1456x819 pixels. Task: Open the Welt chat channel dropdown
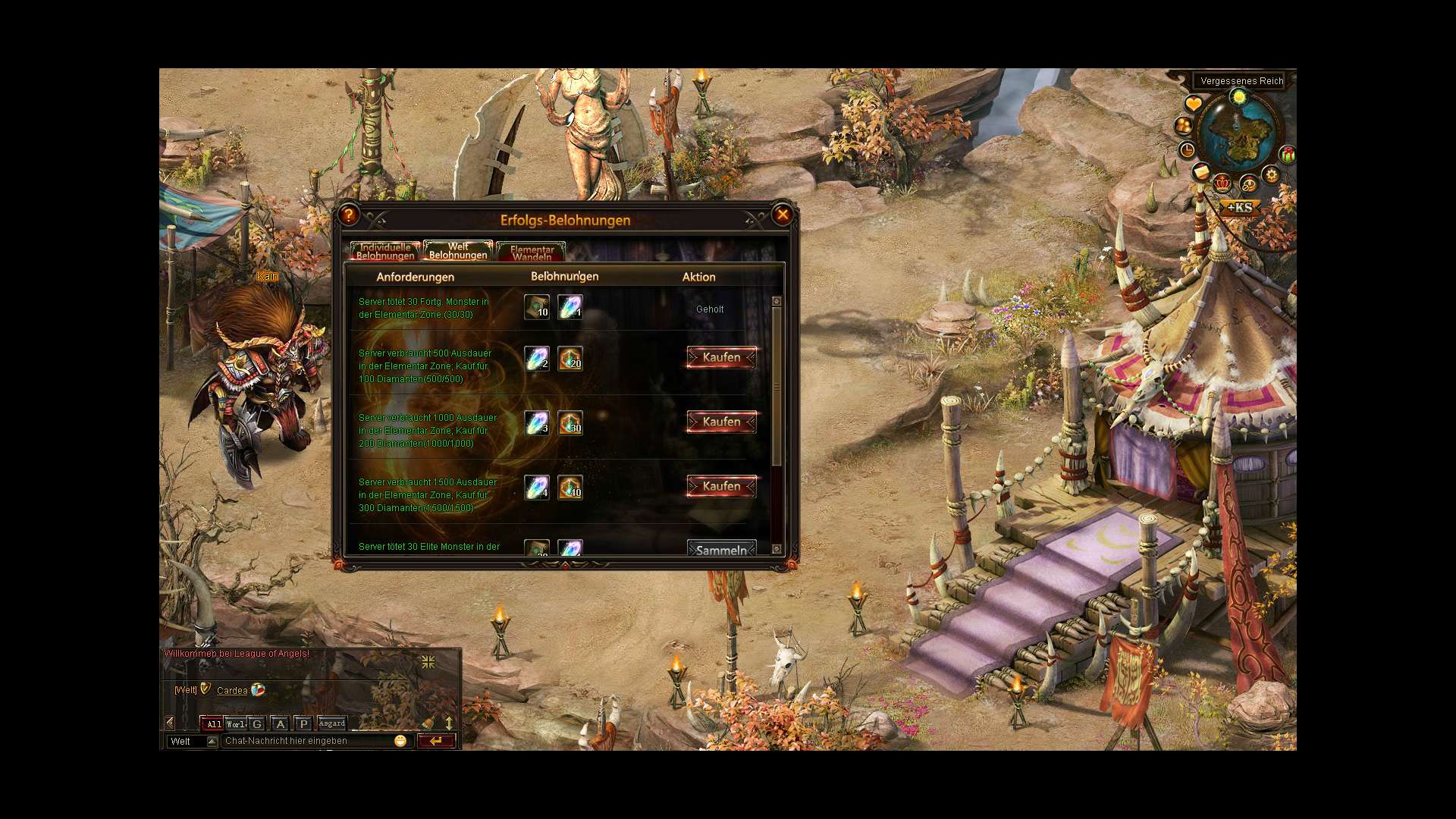point(212,741)
